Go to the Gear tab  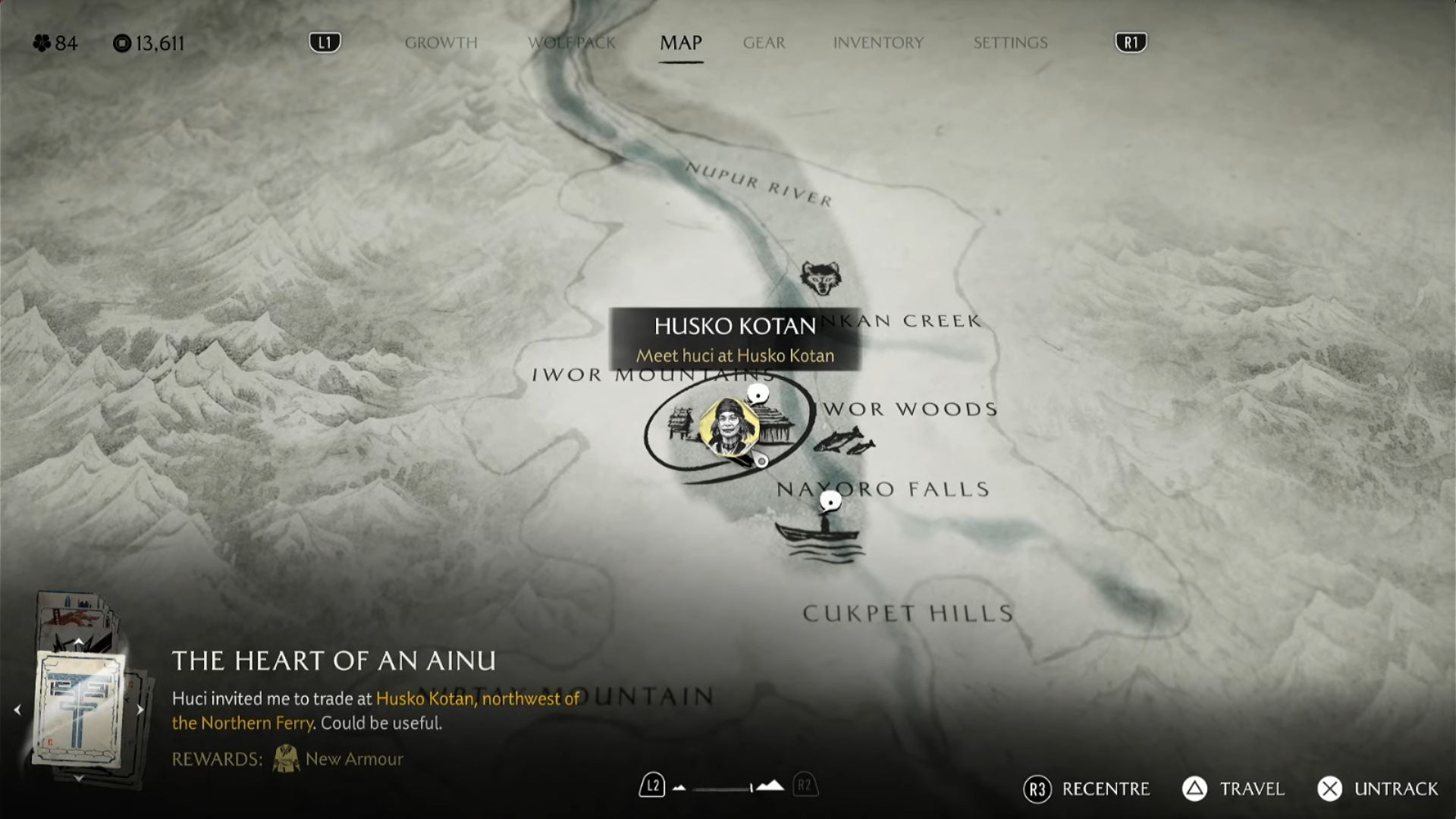click(764, 42)
